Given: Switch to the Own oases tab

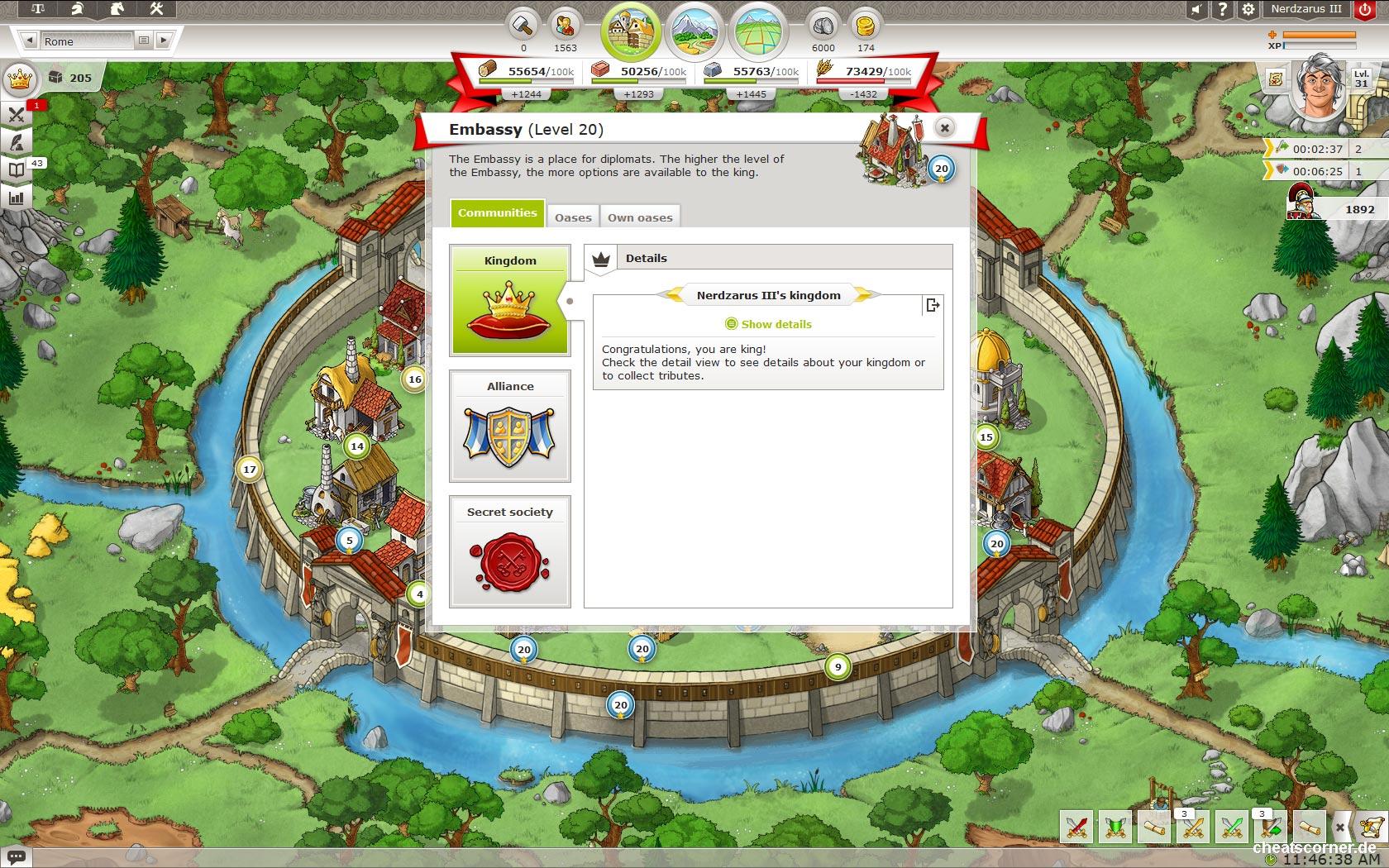Looking at the screenshot, I should click(640, 217).
